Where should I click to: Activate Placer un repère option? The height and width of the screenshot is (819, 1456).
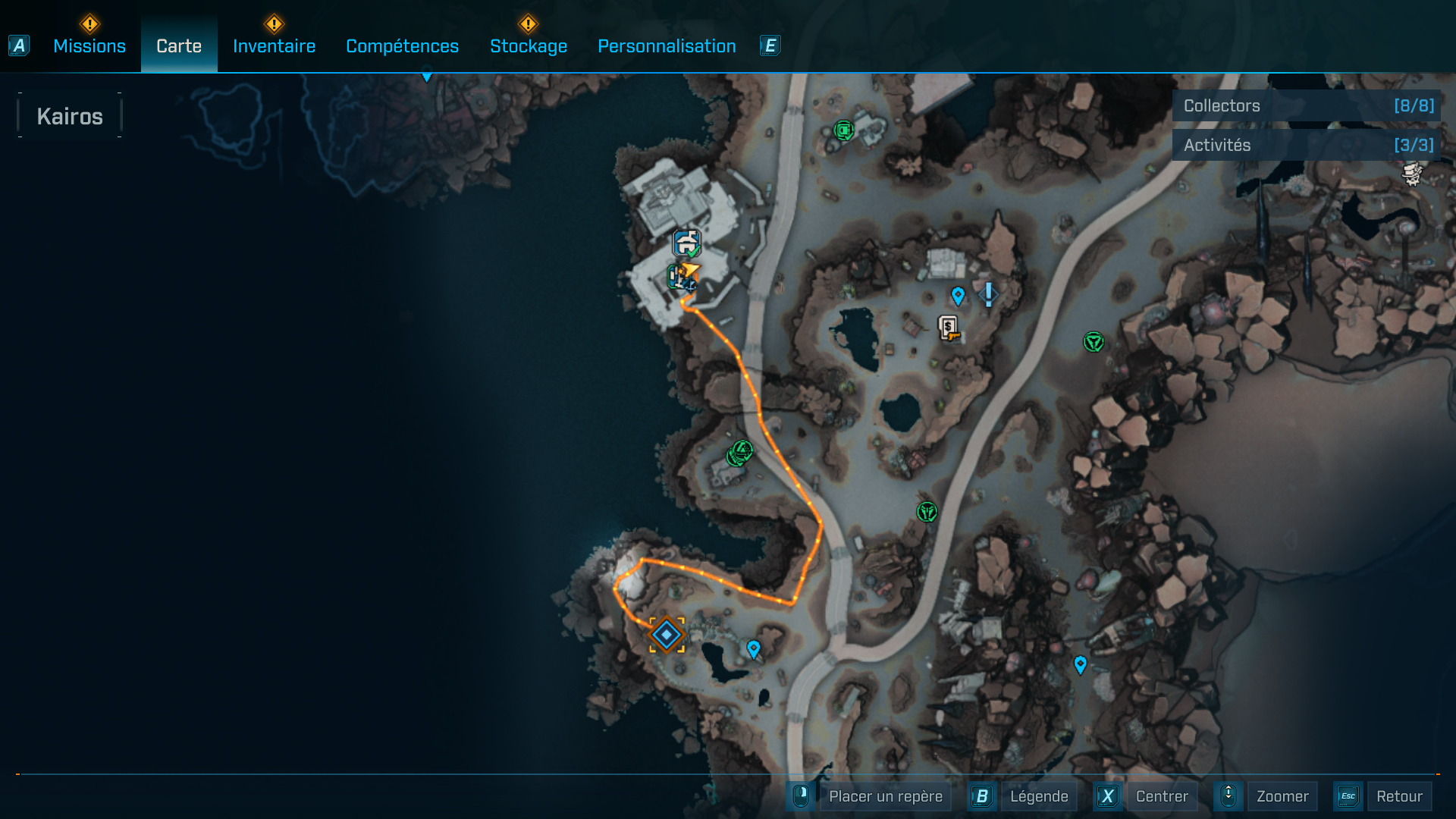click(x=885, y=796)
